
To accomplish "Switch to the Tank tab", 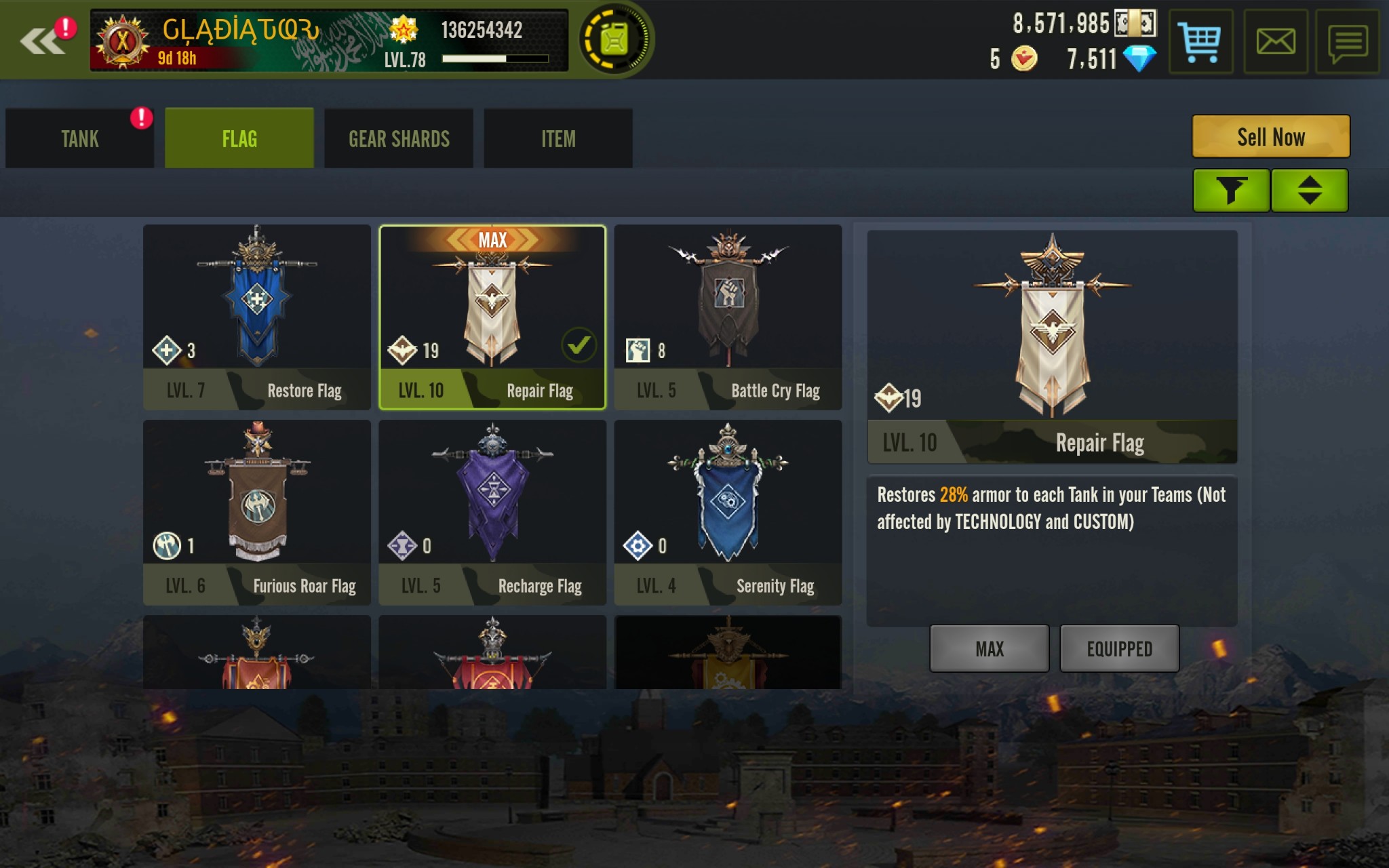I will [80, 139].
